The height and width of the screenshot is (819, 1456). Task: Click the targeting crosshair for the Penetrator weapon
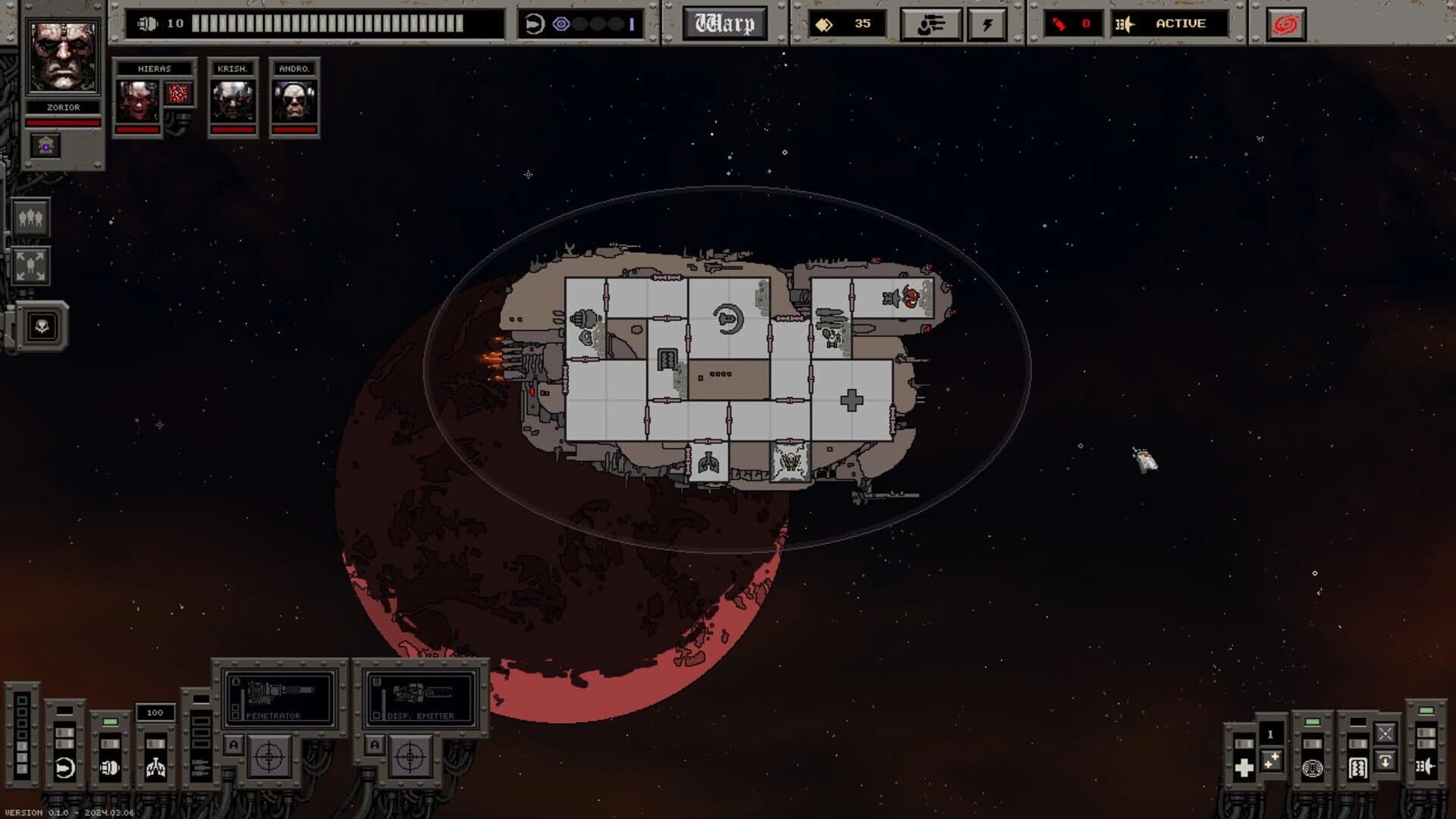click(x=268, y=758)
